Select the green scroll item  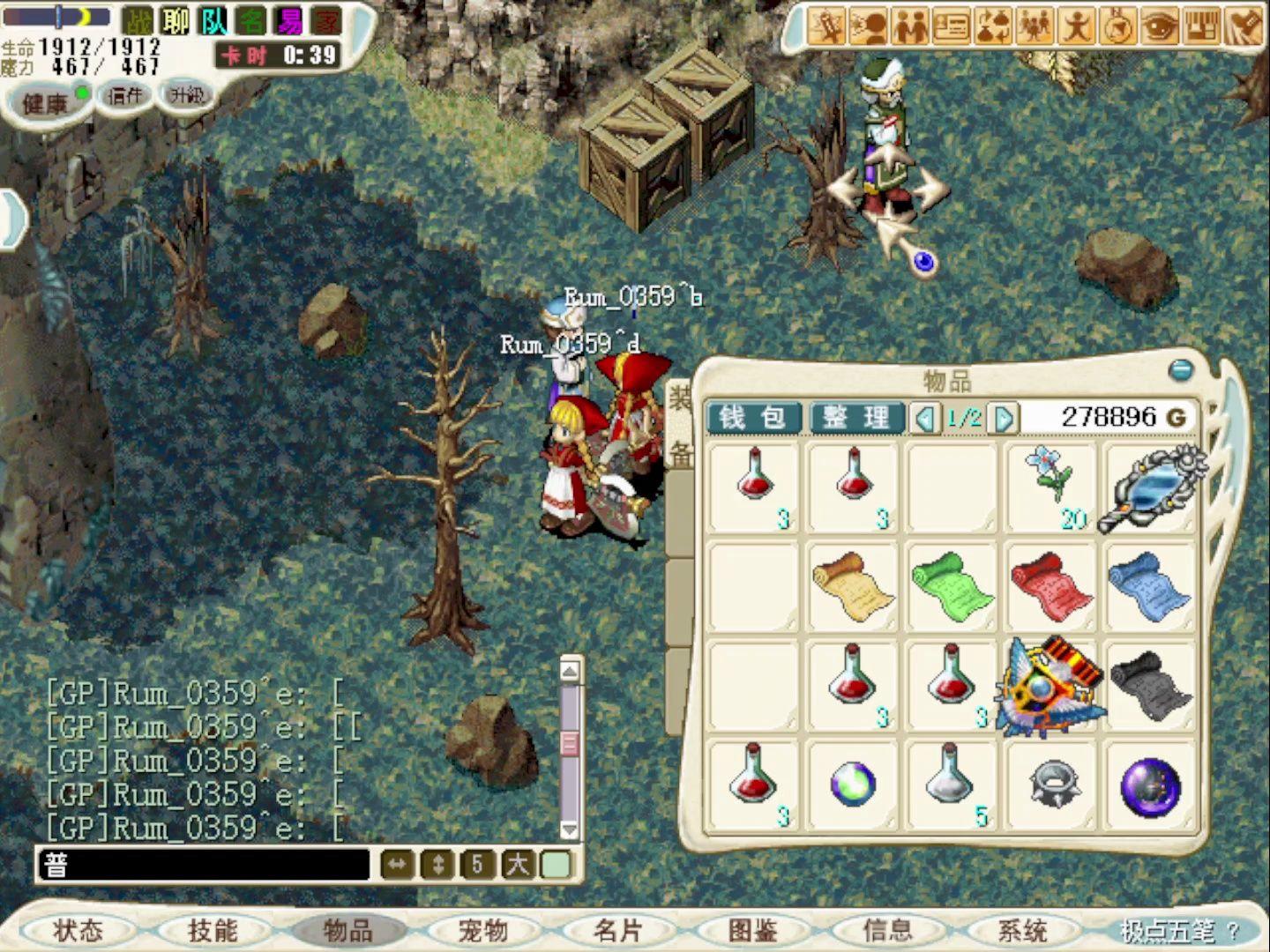(952, 587)
